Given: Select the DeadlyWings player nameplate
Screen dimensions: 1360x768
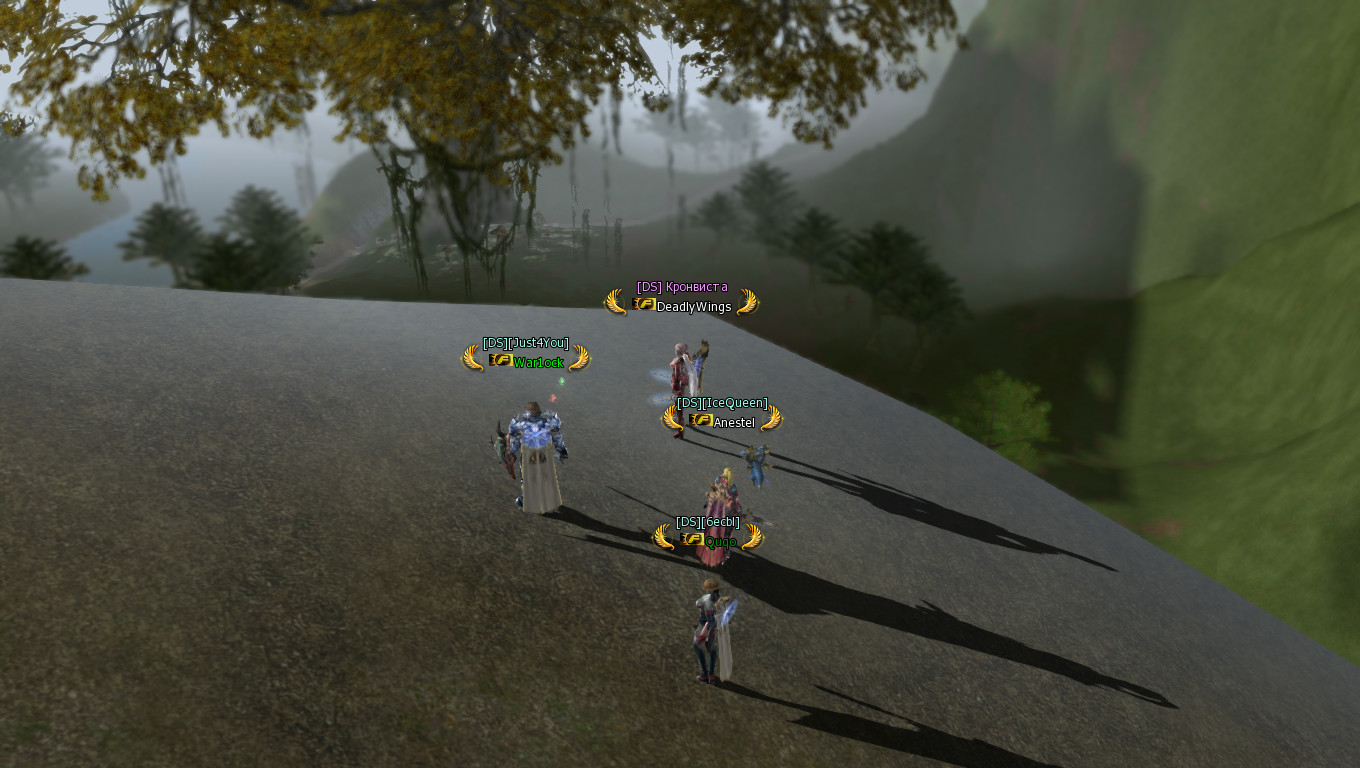Looking at the screenshot, I should (x=693, y=306).
